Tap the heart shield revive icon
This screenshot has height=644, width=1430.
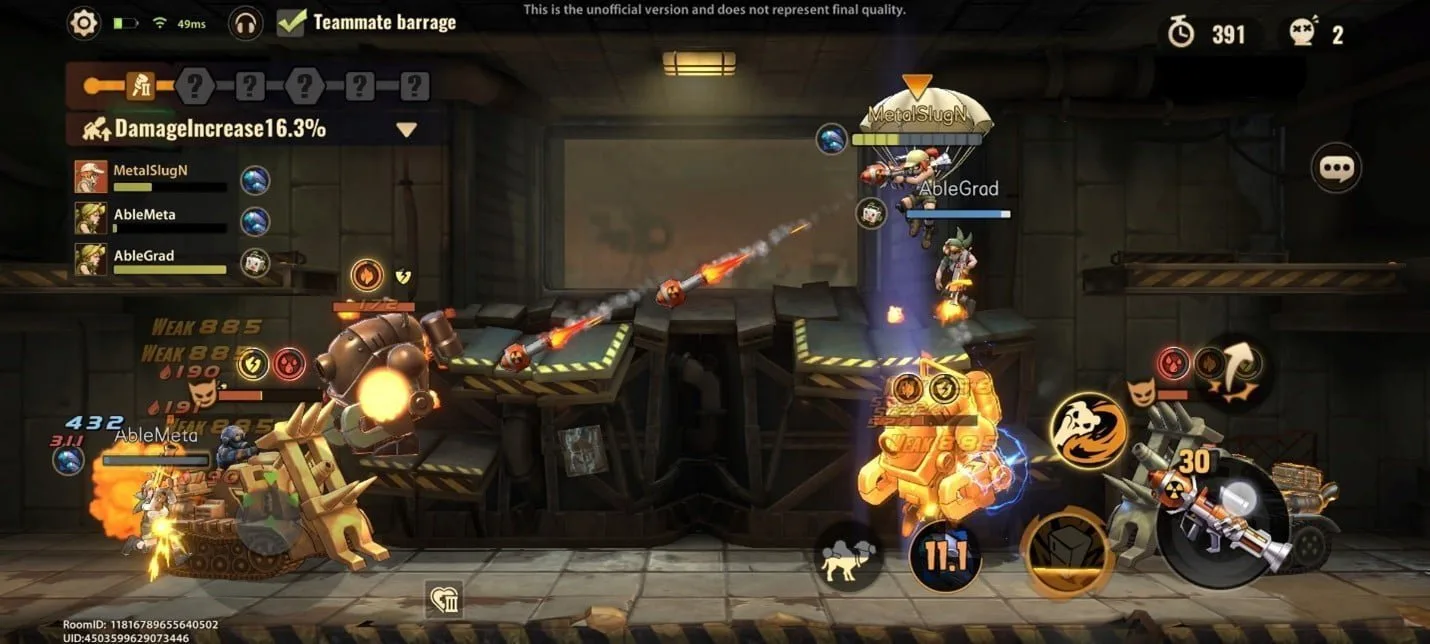pos(442,599)
